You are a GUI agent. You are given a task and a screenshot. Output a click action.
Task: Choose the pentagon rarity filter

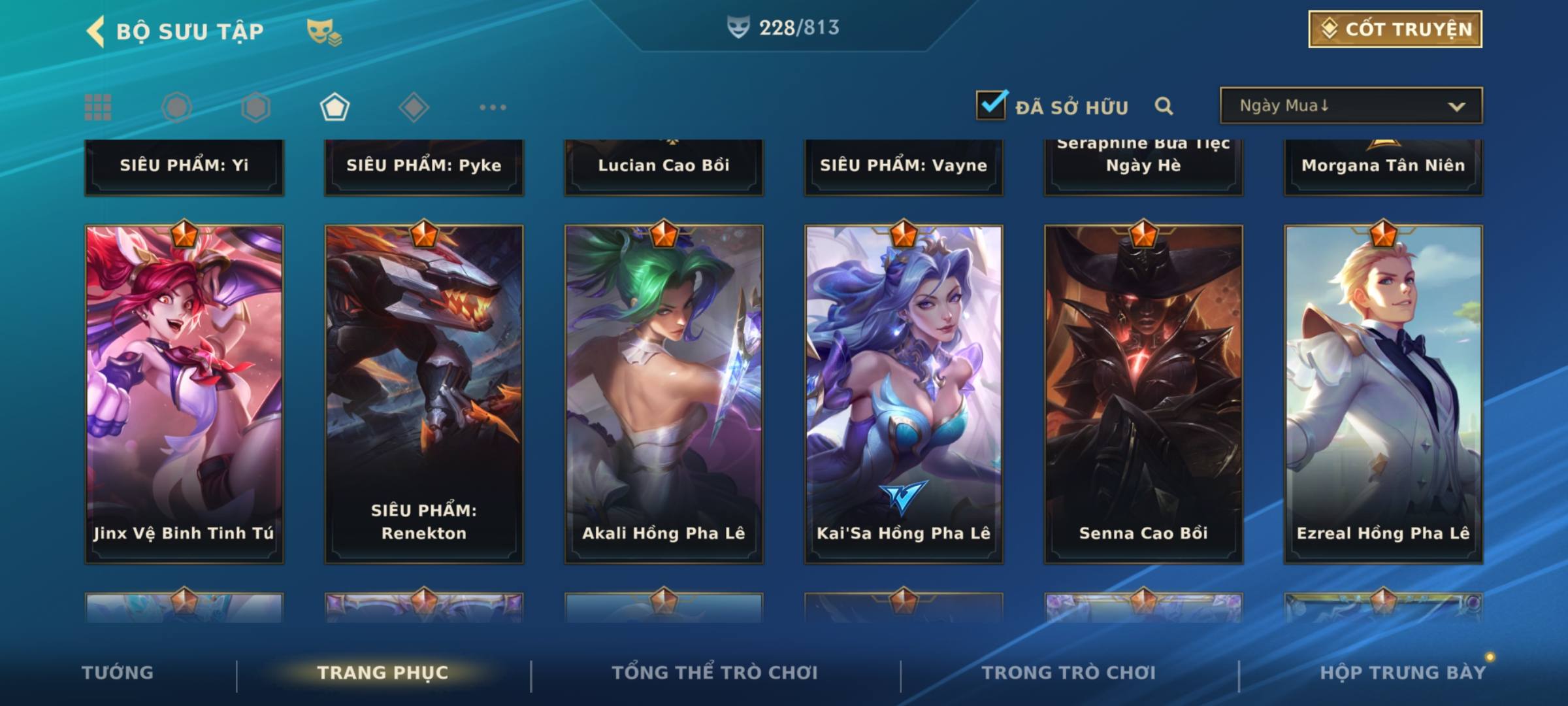pos(335,107)
